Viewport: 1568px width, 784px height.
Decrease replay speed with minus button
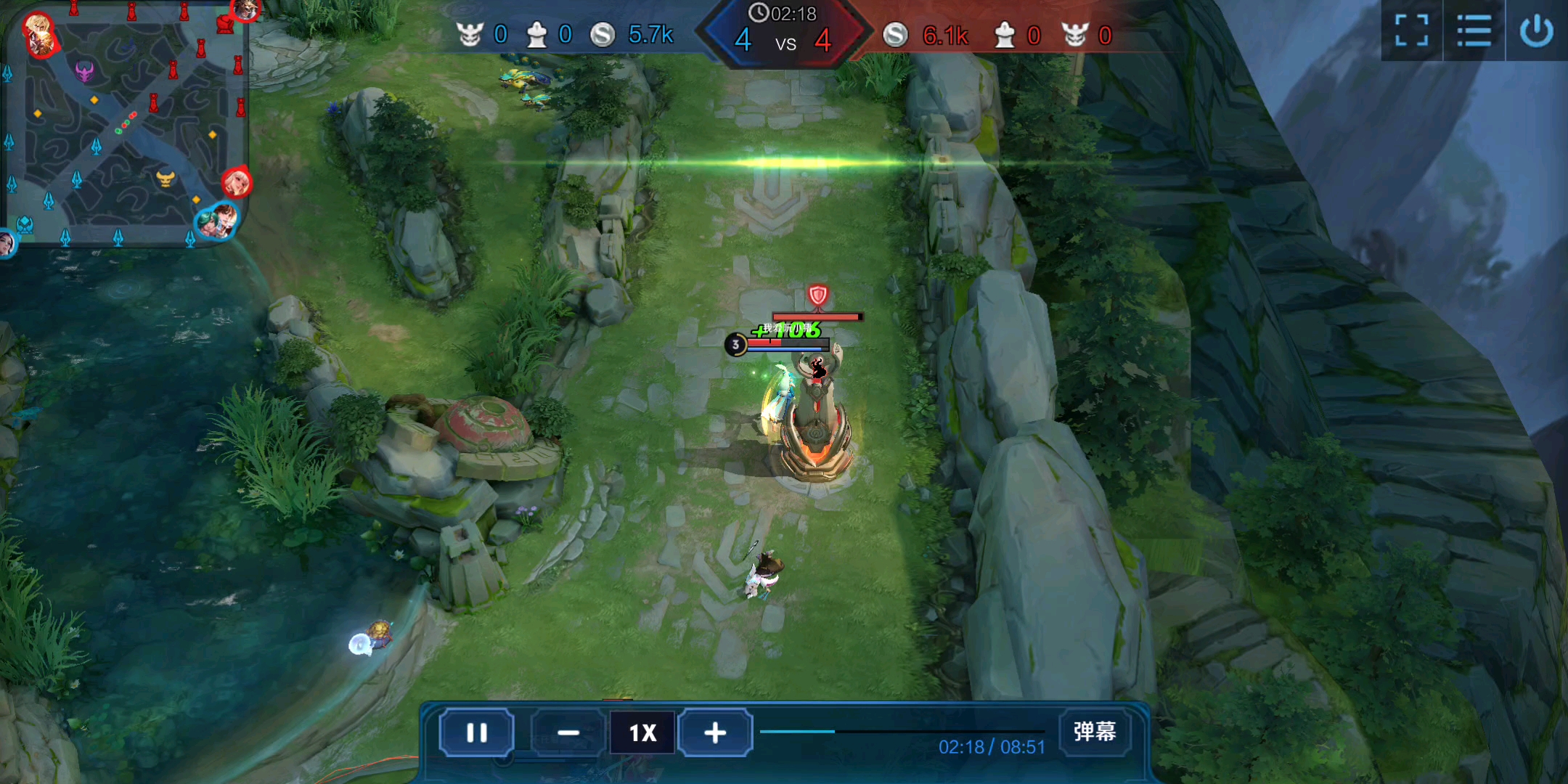tap(568, 732)
